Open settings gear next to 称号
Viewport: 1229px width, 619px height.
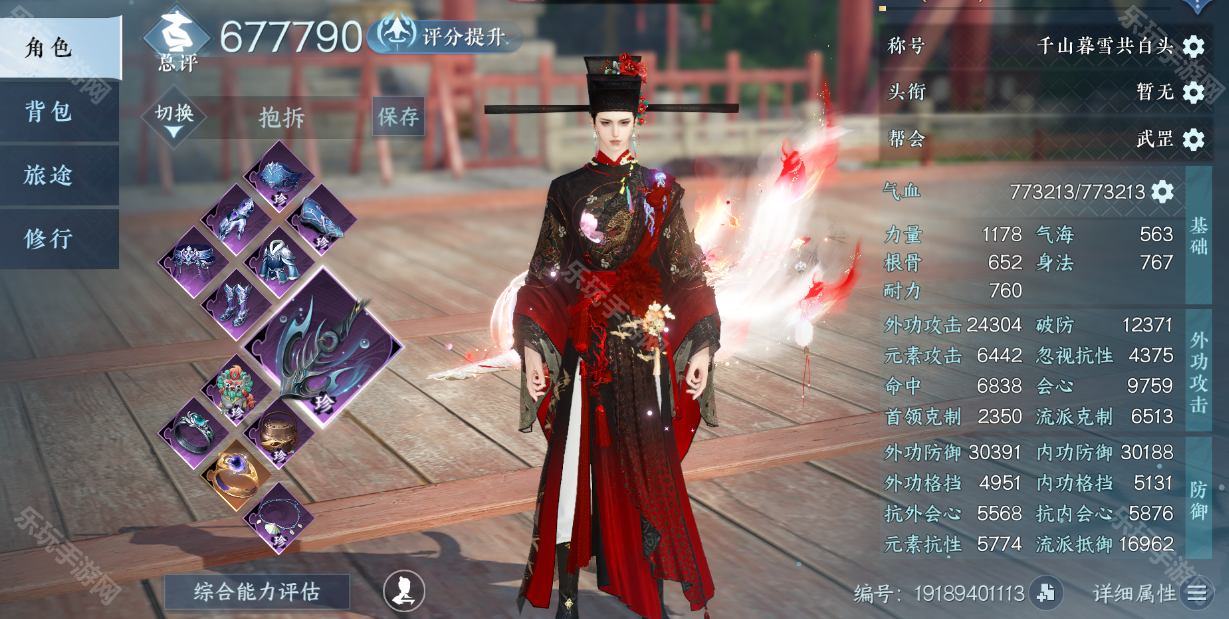pos(1193,46)
